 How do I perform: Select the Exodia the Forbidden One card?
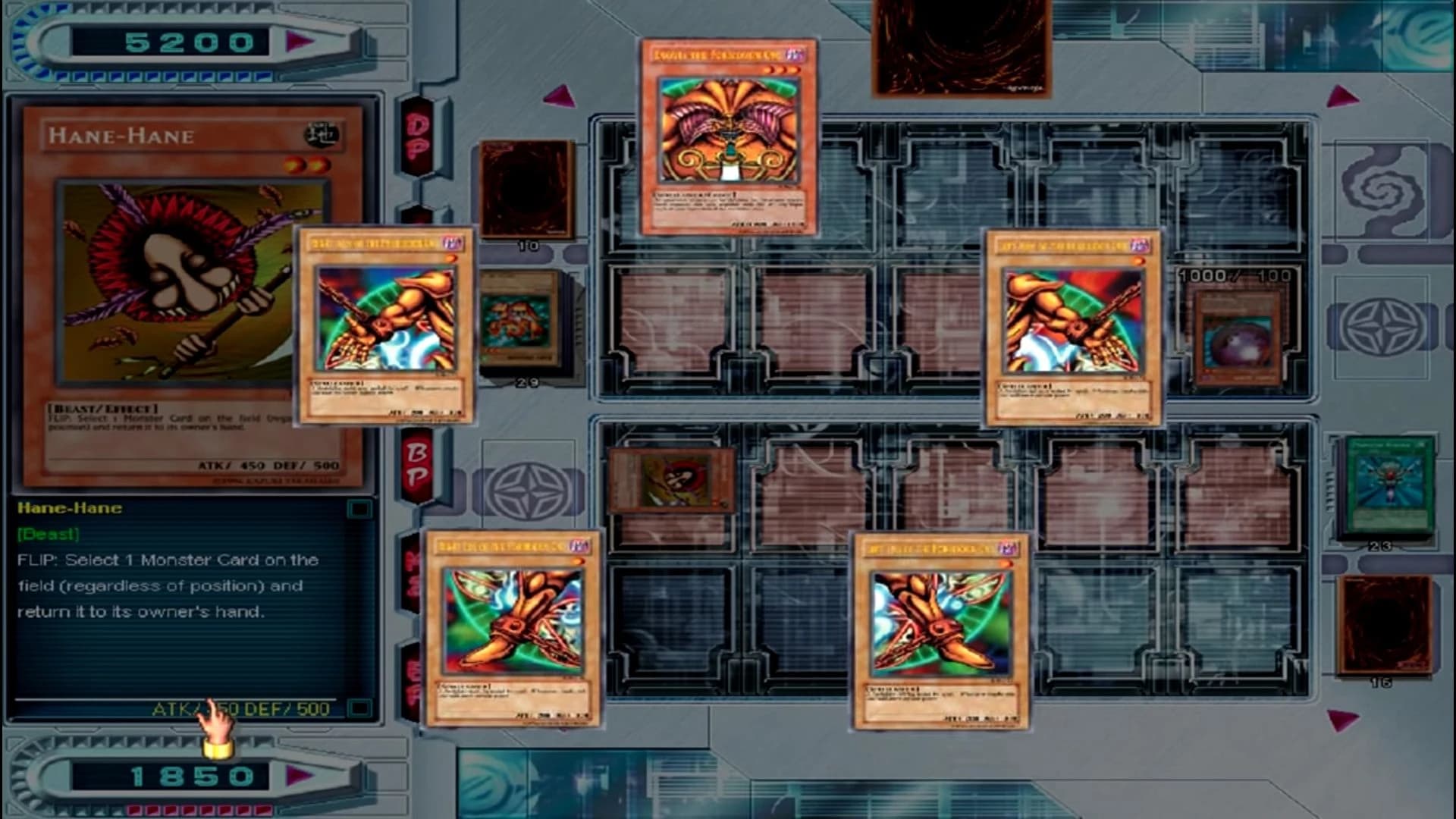click(x=730, y=140)
